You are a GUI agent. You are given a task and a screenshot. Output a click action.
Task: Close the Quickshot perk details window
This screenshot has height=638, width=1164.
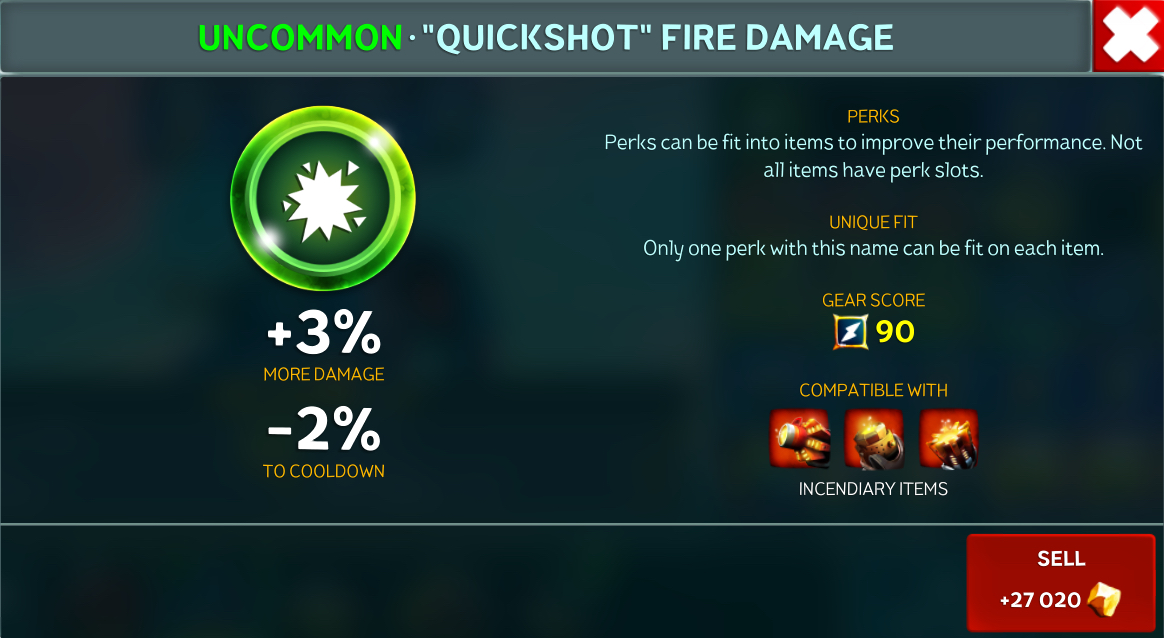point(1128,36)
